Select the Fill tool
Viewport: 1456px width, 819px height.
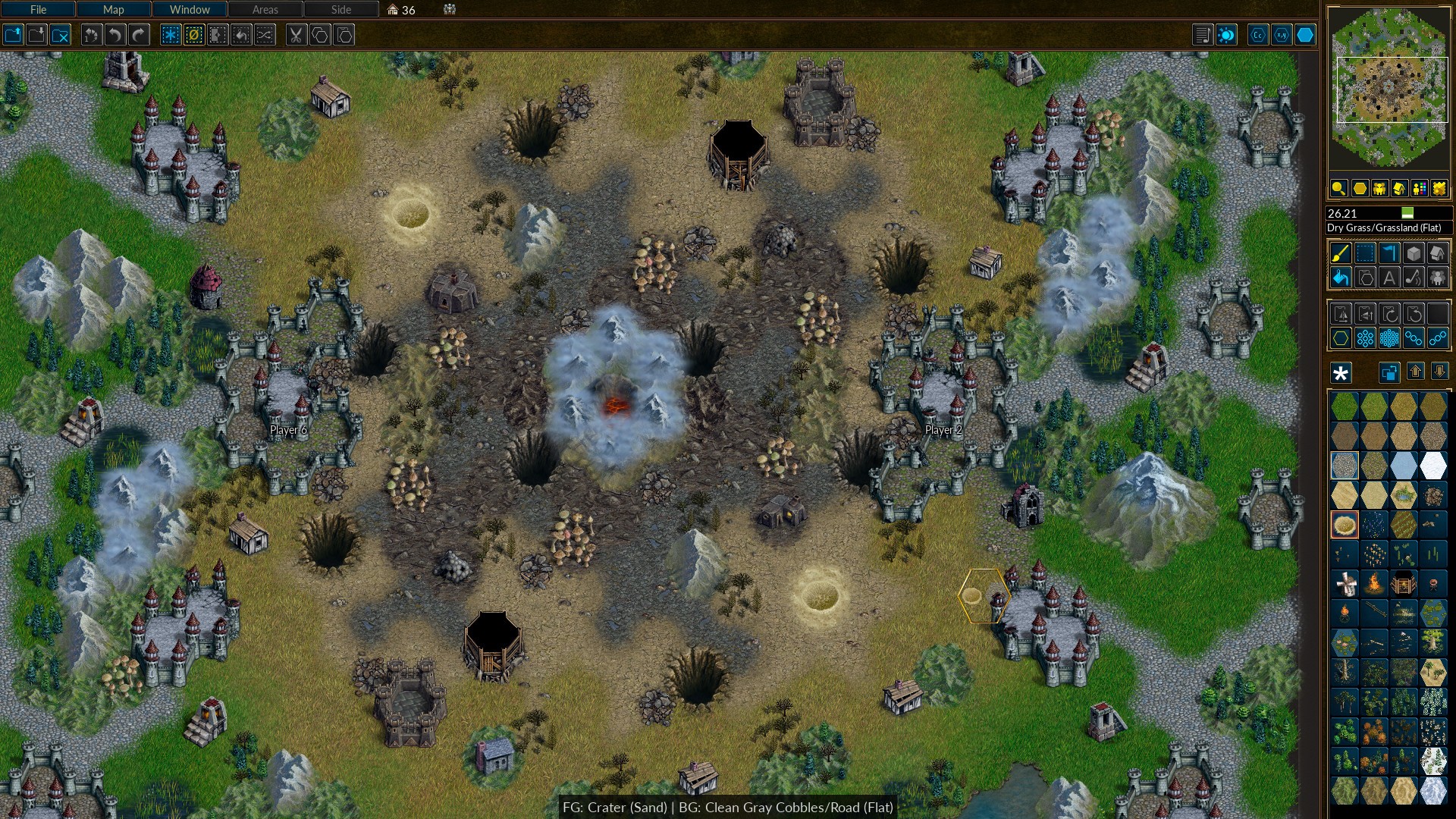1341,278
